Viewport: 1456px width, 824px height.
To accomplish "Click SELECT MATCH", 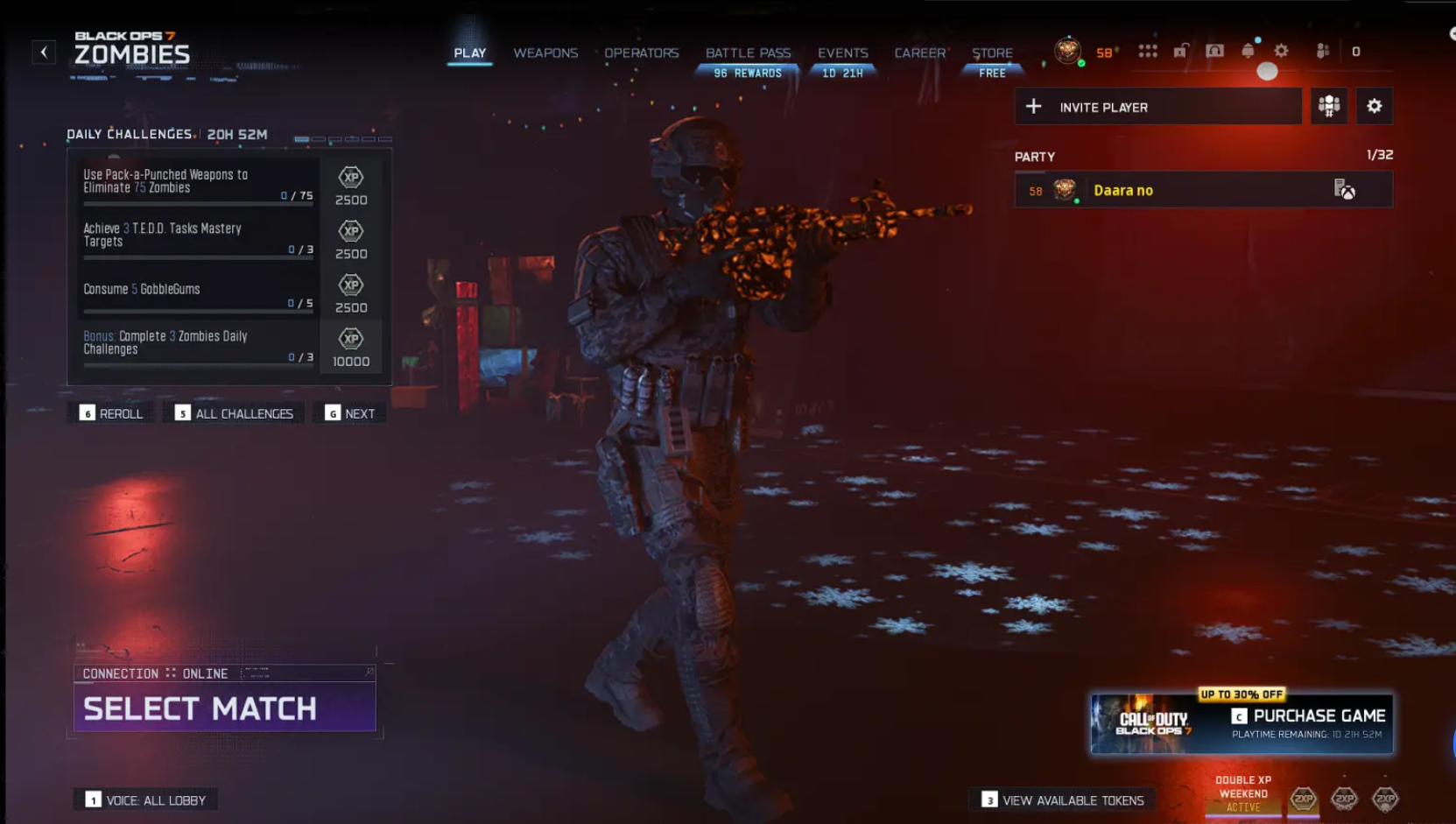I will 200,708.
